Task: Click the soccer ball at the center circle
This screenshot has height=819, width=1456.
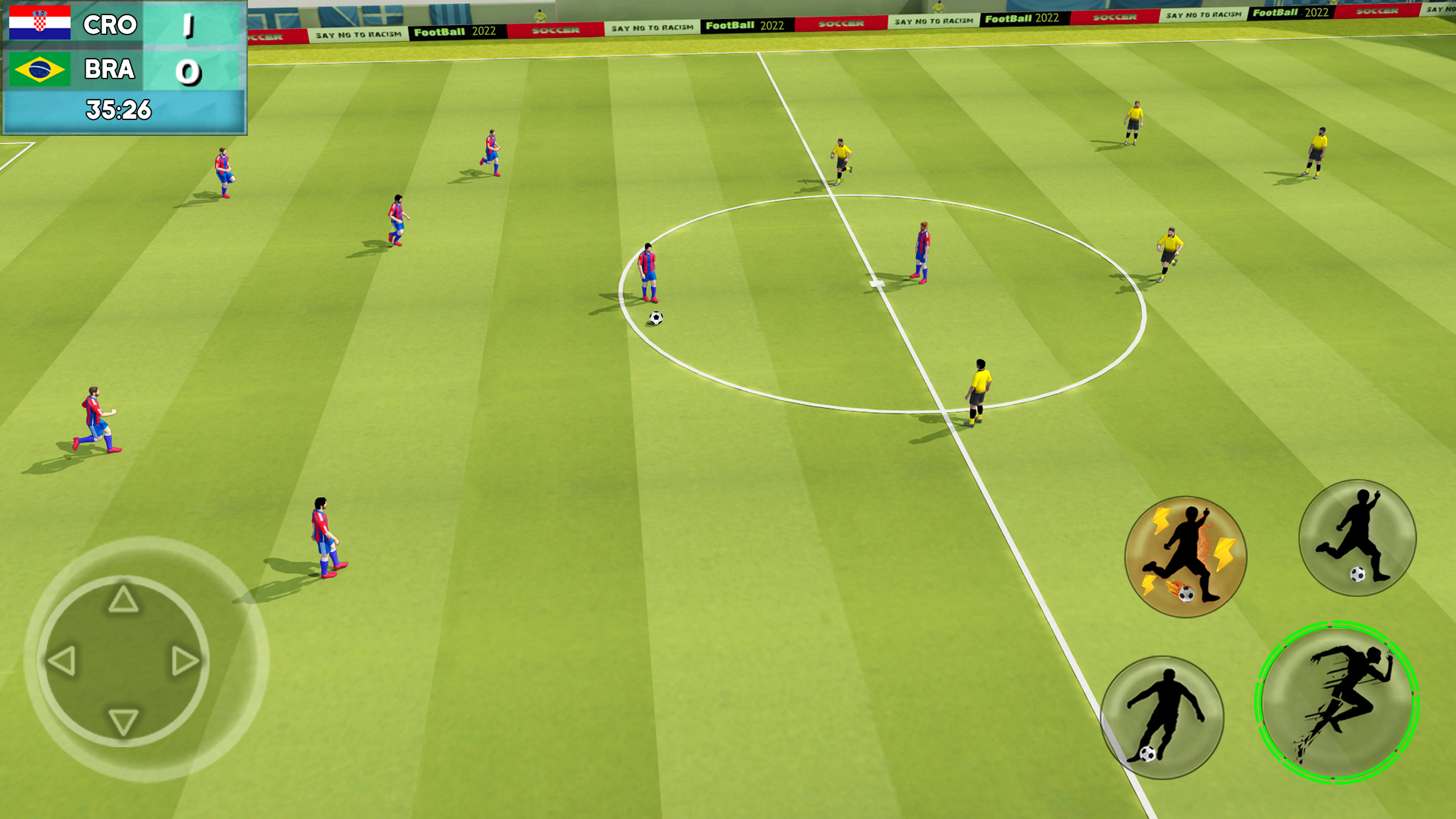Action: 655,317
